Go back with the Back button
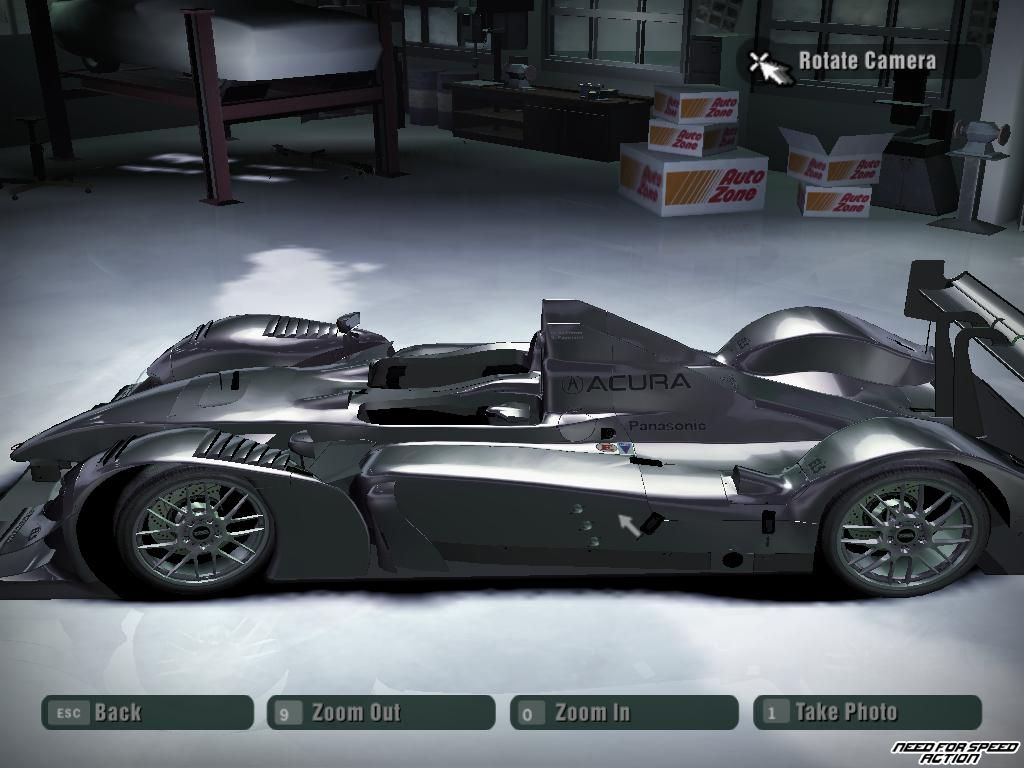 point(147,713)
